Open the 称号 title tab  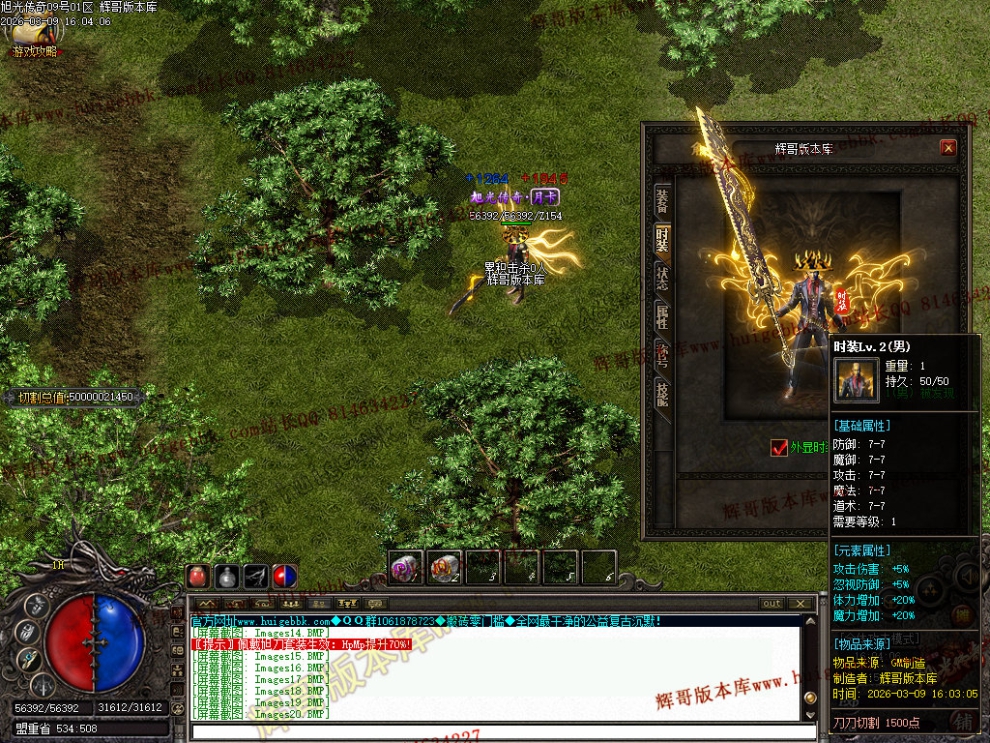pyautogui.click(x=662, y=353)
